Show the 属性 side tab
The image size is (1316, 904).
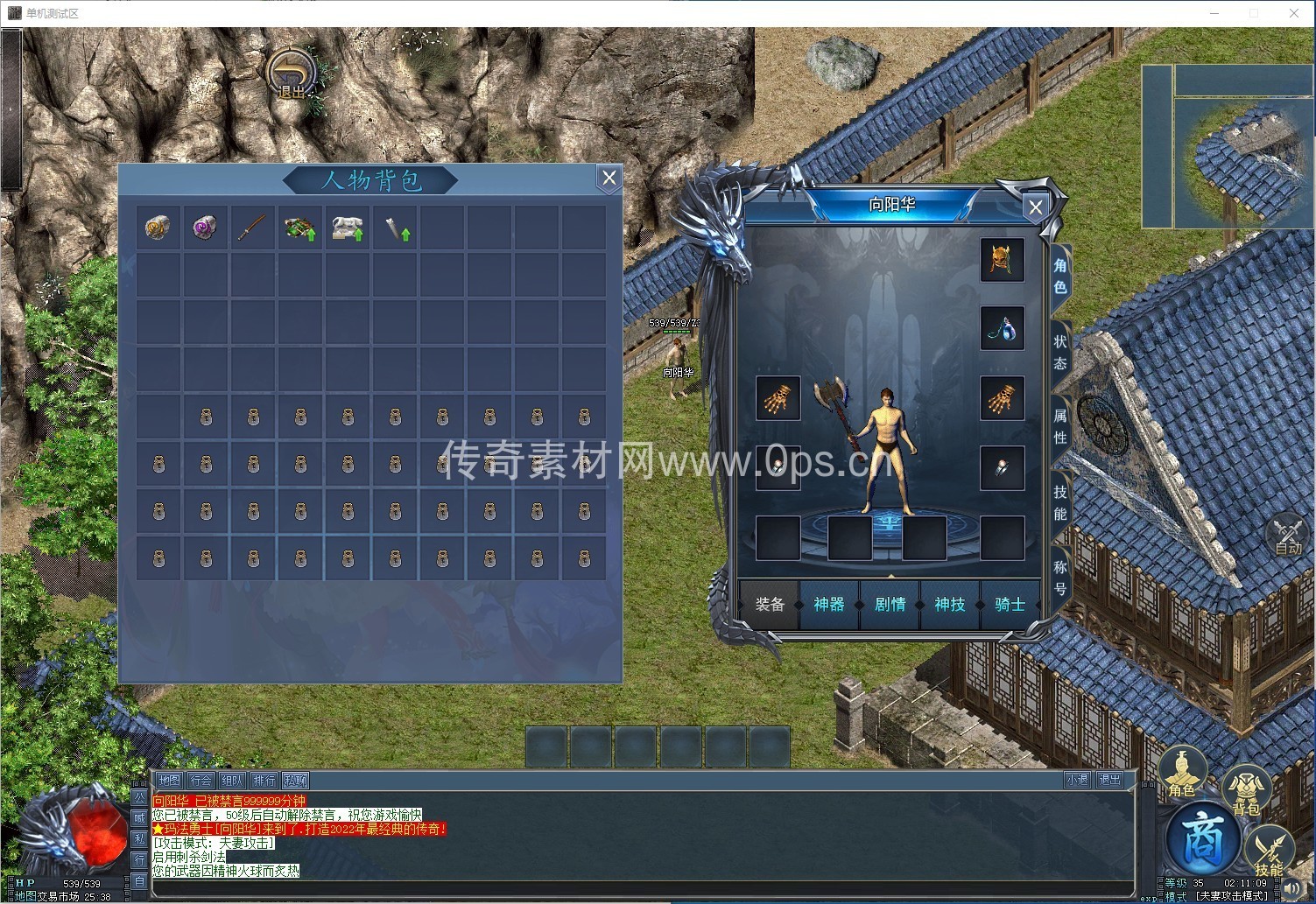pos(1060,425)
